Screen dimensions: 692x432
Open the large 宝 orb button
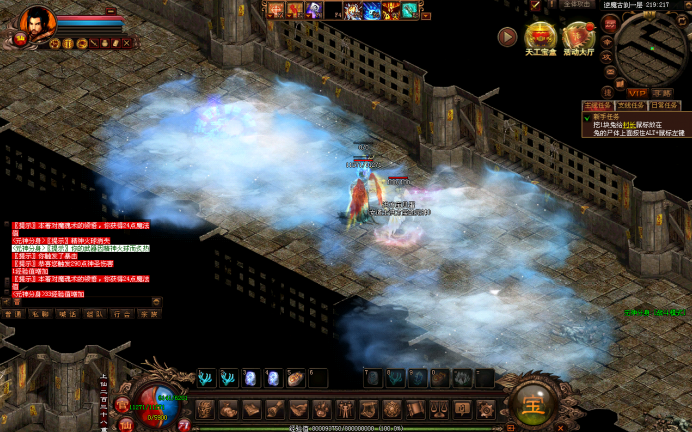tap(527, 404)
